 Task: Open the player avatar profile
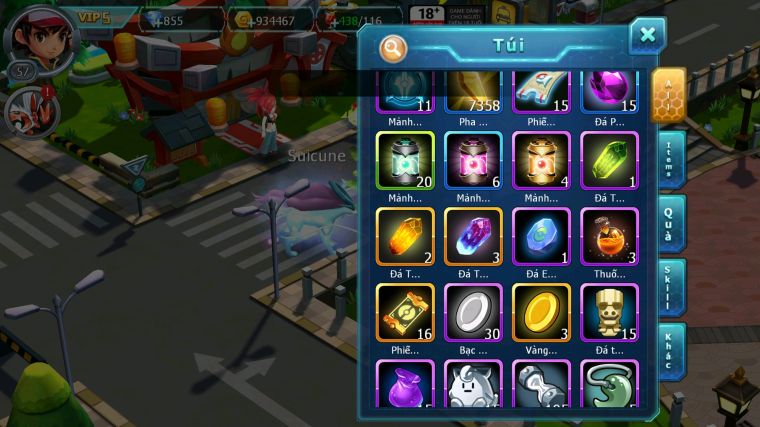(x=39, y=38)
